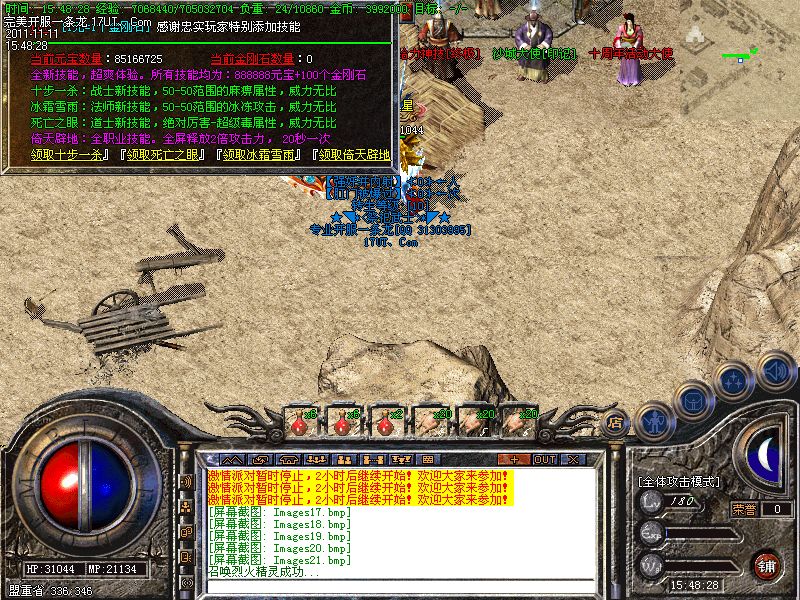
Task: Toggle the 全体攻击模式 attack mode label
Action: point(679,481)
